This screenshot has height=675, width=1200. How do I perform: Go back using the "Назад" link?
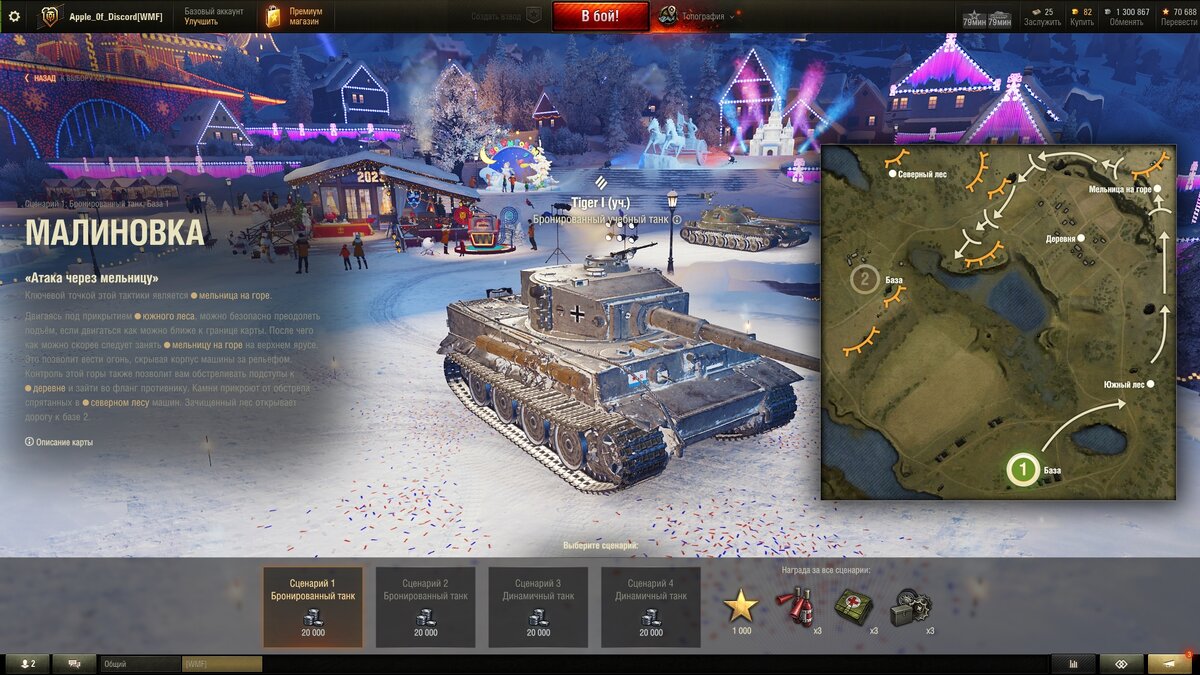[x=44, y=77]
